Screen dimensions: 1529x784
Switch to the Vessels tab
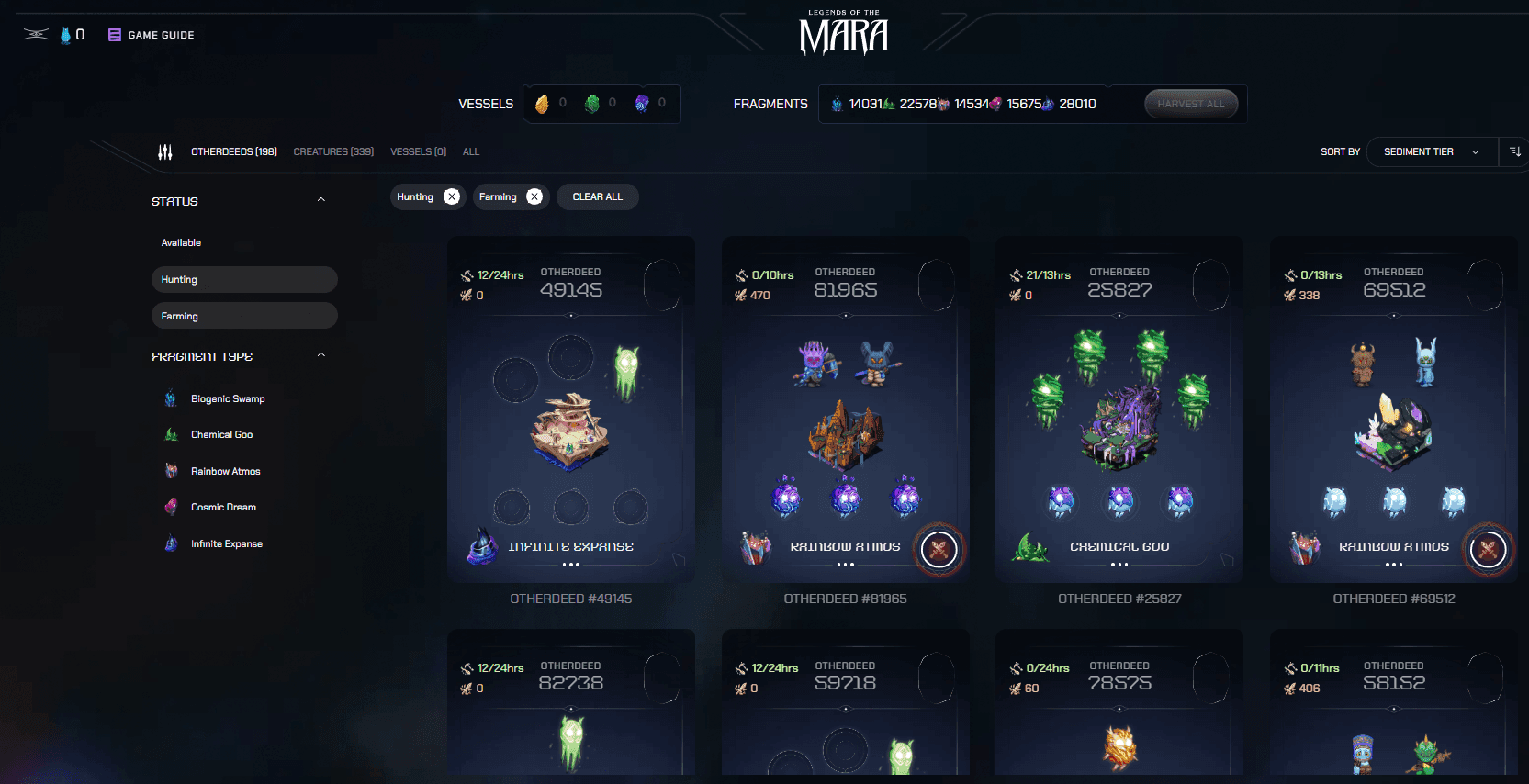pyautogui.click(x=418, y=151)
